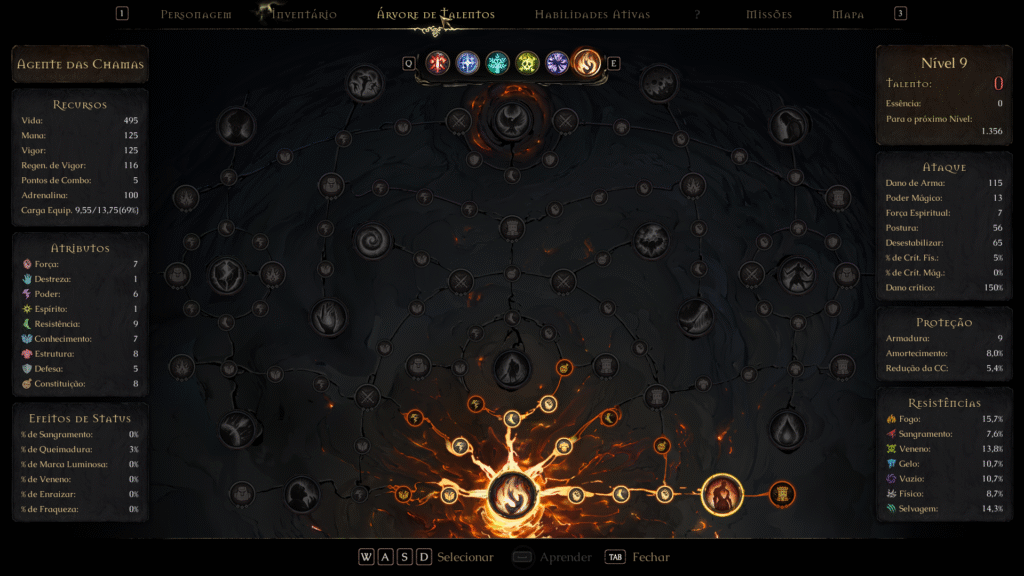Image resolution: width=1024 pixels, height=576 pixels.
Task: Close the talent tree with Fechar
Action: [x=650, y=557]
